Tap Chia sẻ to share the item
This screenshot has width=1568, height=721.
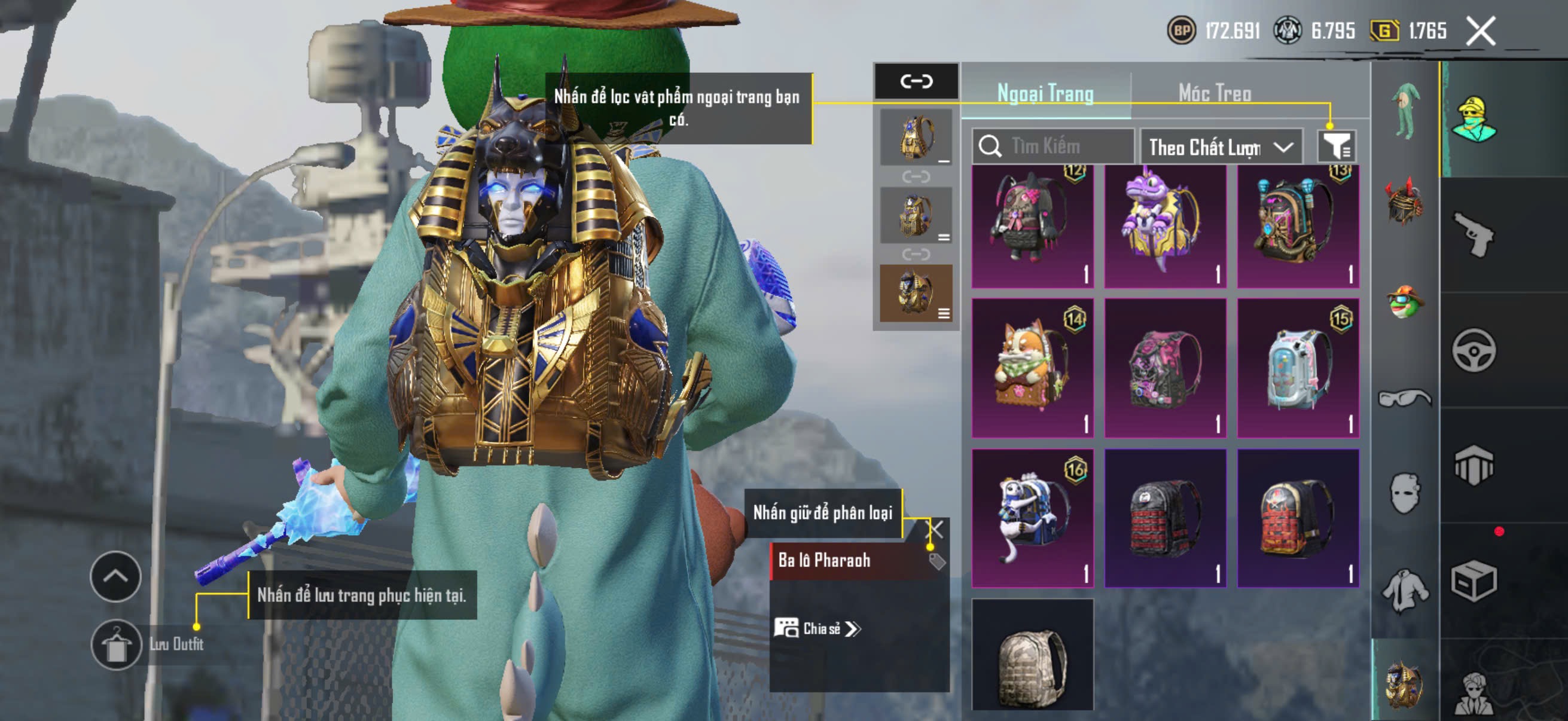click(x=816, y=628)
